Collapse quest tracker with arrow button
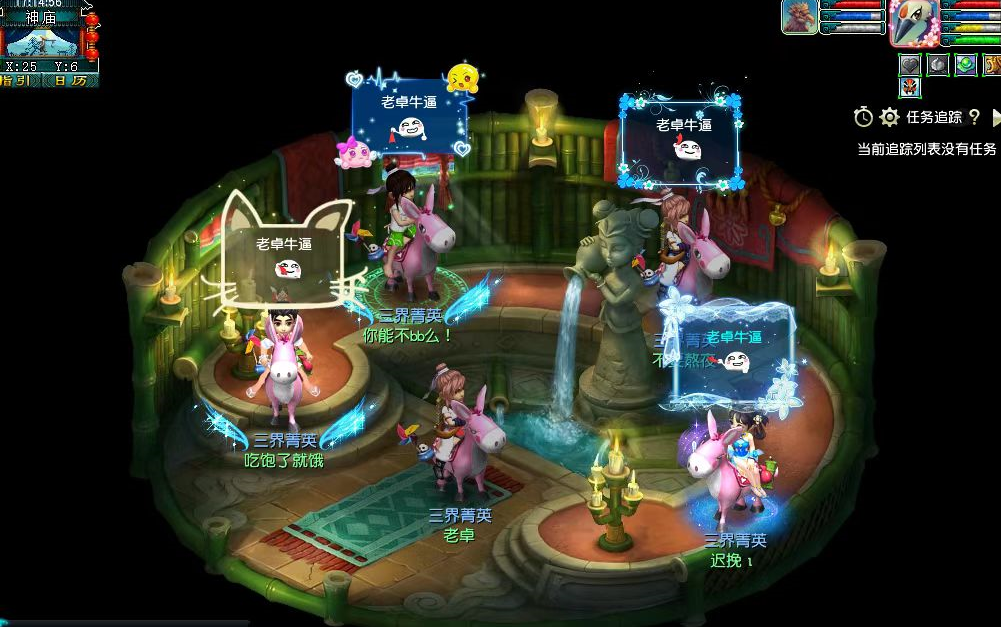1001x627 pixels. pyautogui.click(x=995, y=117)
